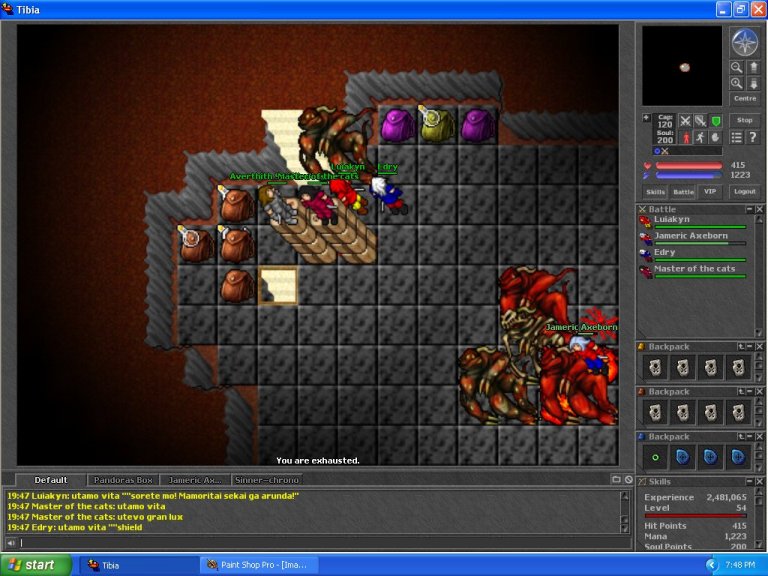Select the minimap display
This screenshot has width=768, height=576.
coord(681,65)
